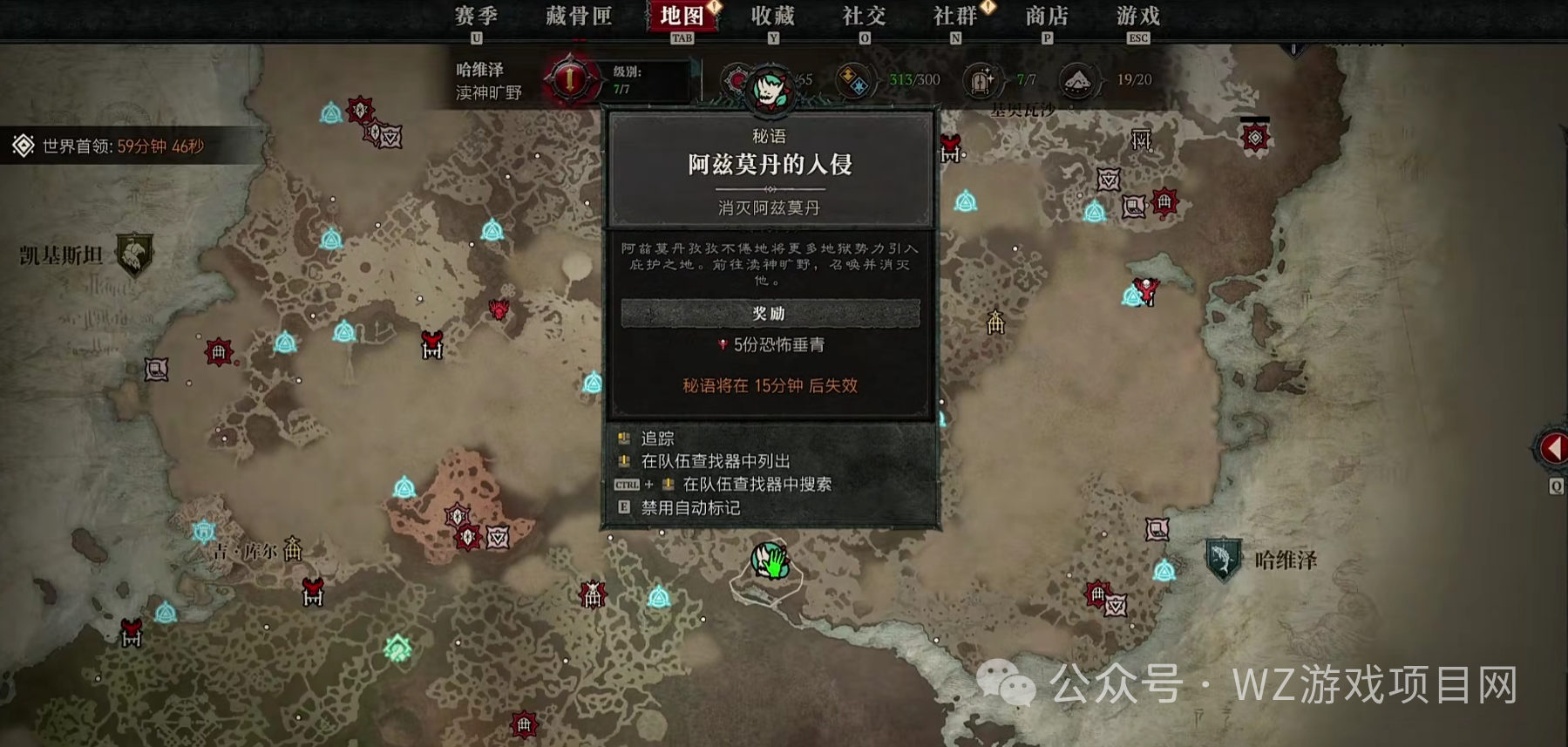This screenshot has width=1568, height=747.
Task: Click the Altars of Lilith 313/300 counter icon
Action: pyautogui.click(x=855, y=78)
